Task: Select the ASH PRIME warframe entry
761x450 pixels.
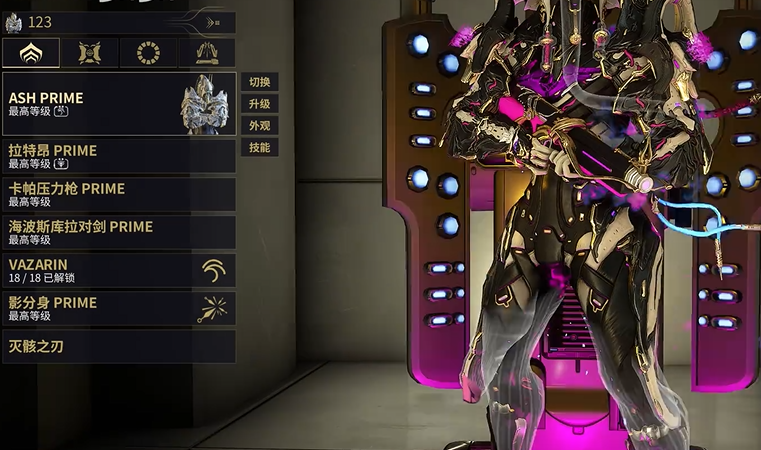Action: (x=119, y=104)
